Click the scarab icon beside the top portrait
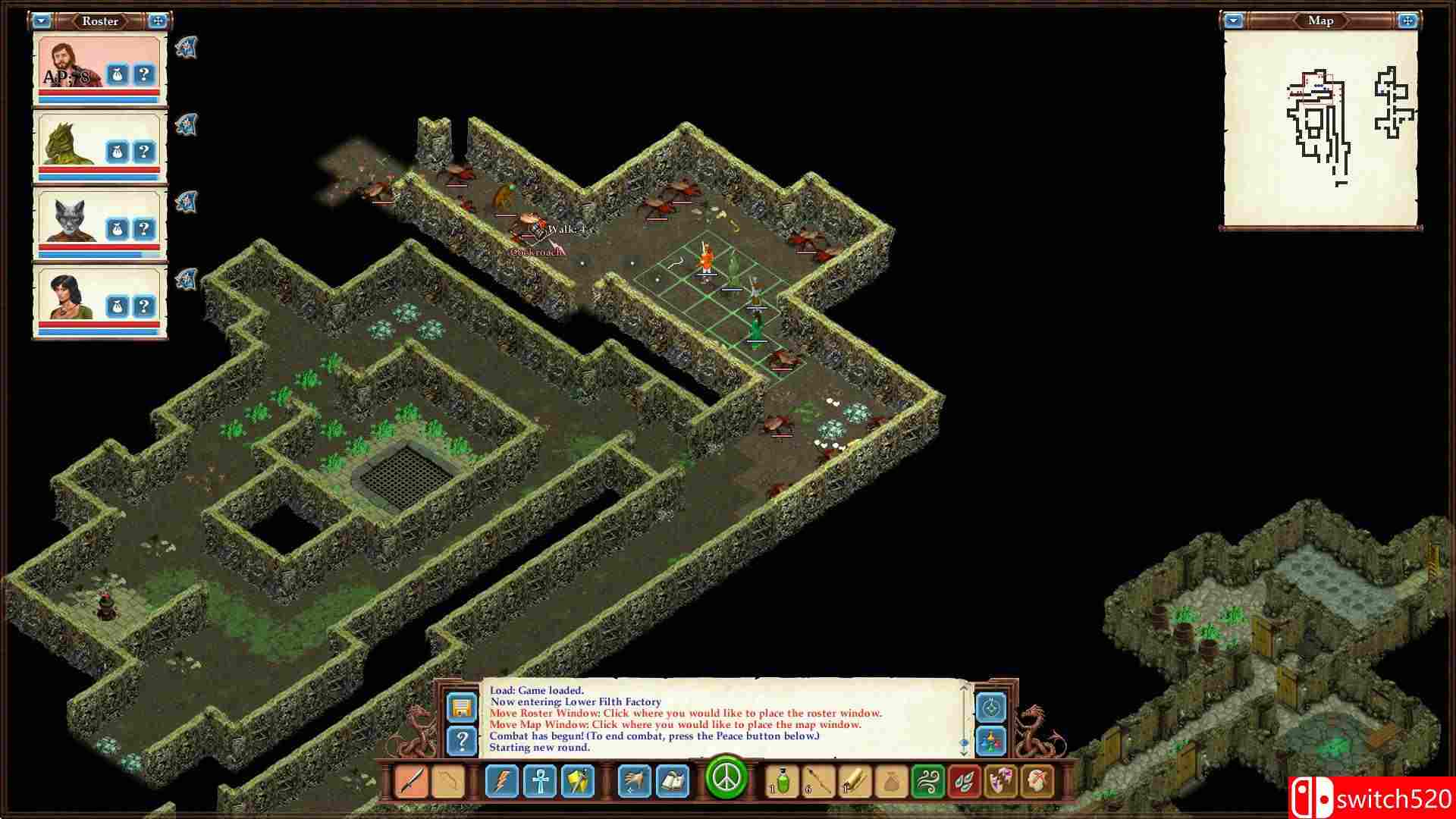 (187, 47)
